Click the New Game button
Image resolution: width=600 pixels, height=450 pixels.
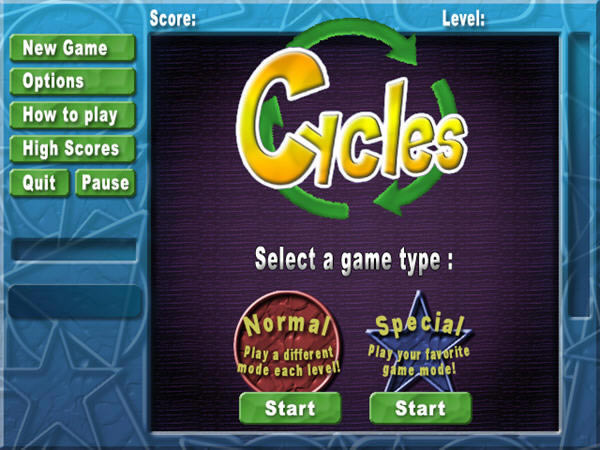71,48
